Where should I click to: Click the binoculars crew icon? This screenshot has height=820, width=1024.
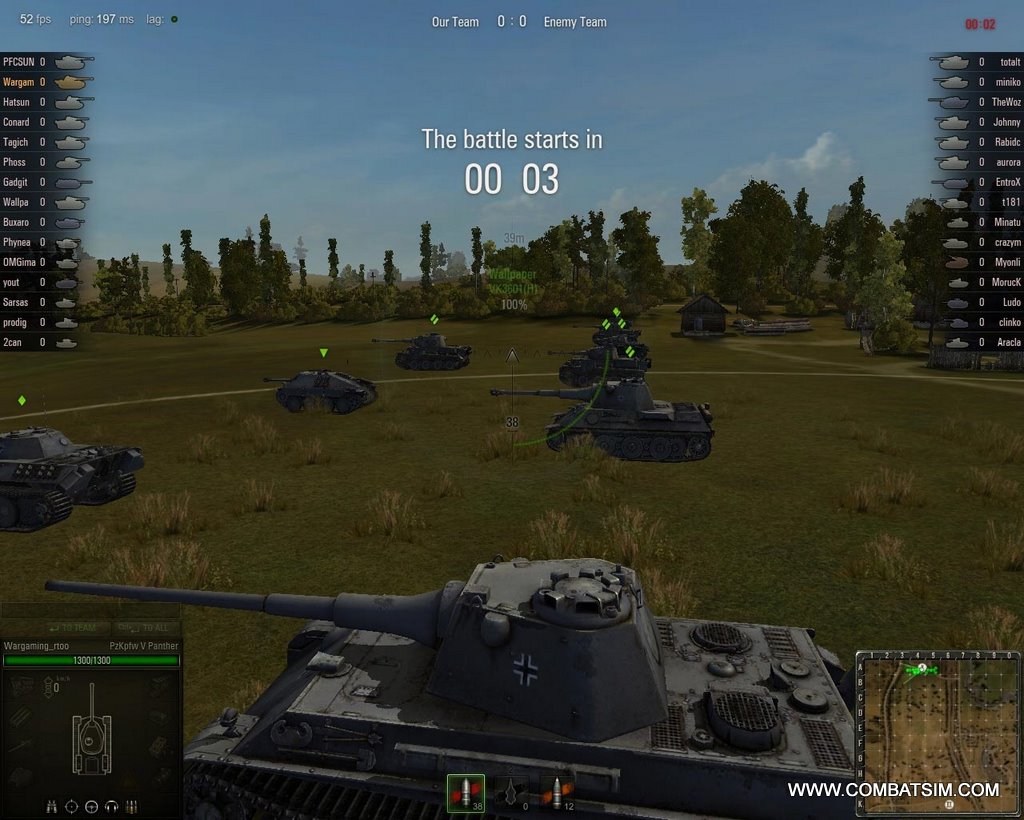[x=52, y=806]
